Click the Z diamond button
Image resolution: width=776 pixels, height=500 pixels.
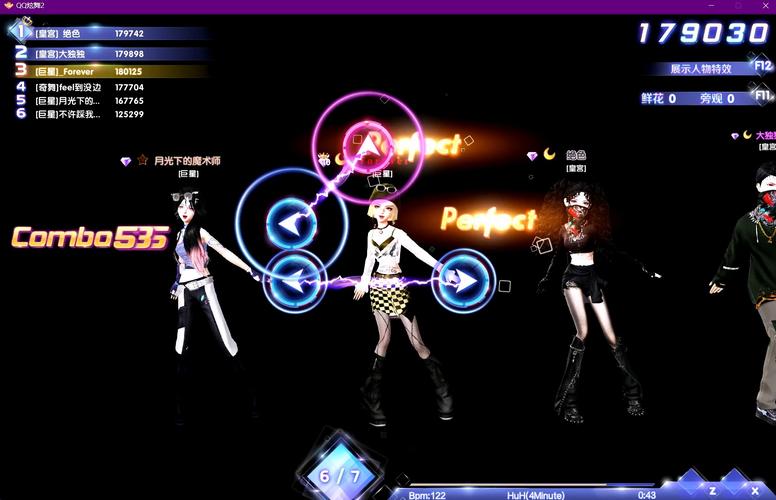coord(713,490)
